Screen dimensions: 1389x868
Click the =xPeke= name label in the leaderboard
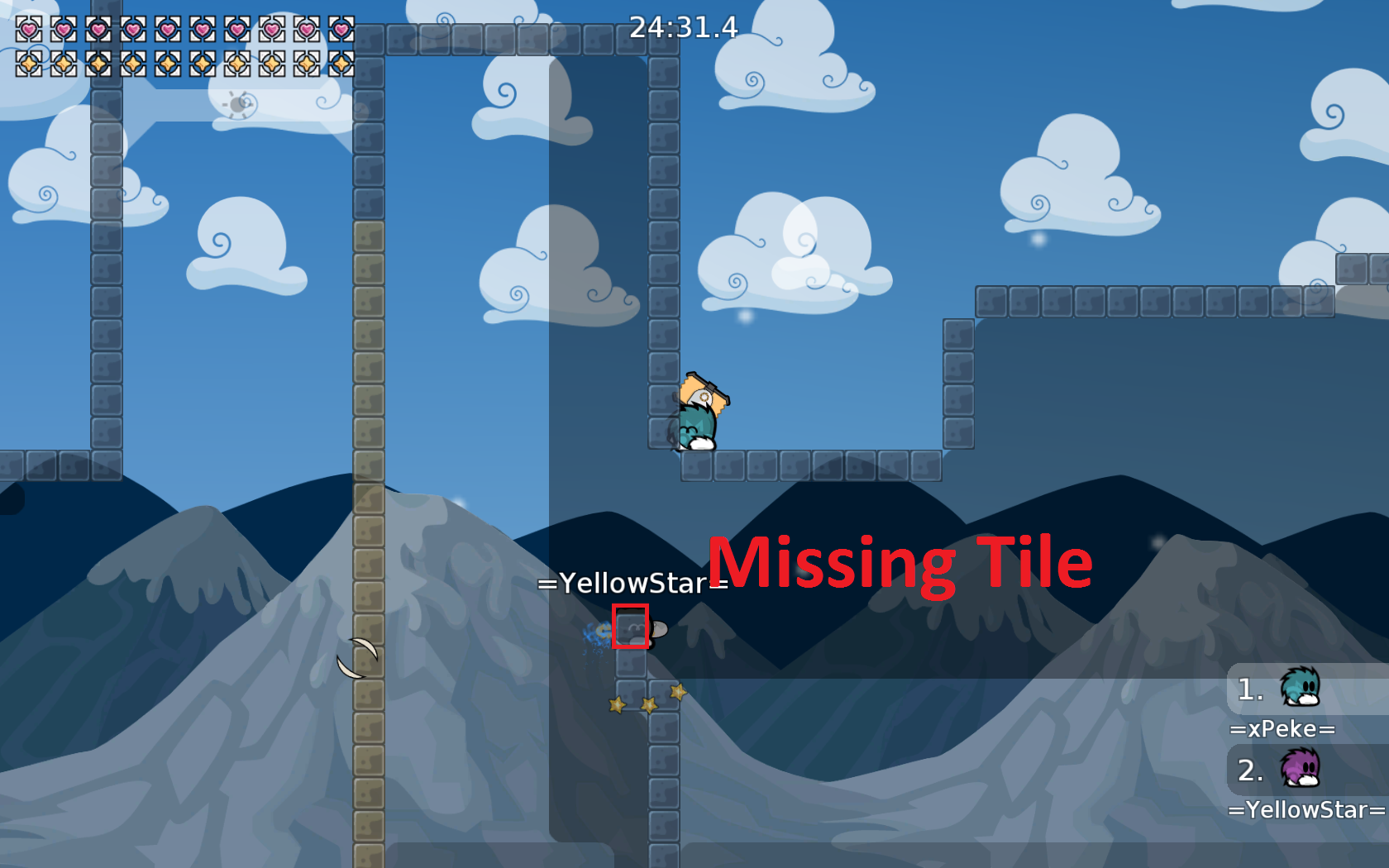[1284, 729]
